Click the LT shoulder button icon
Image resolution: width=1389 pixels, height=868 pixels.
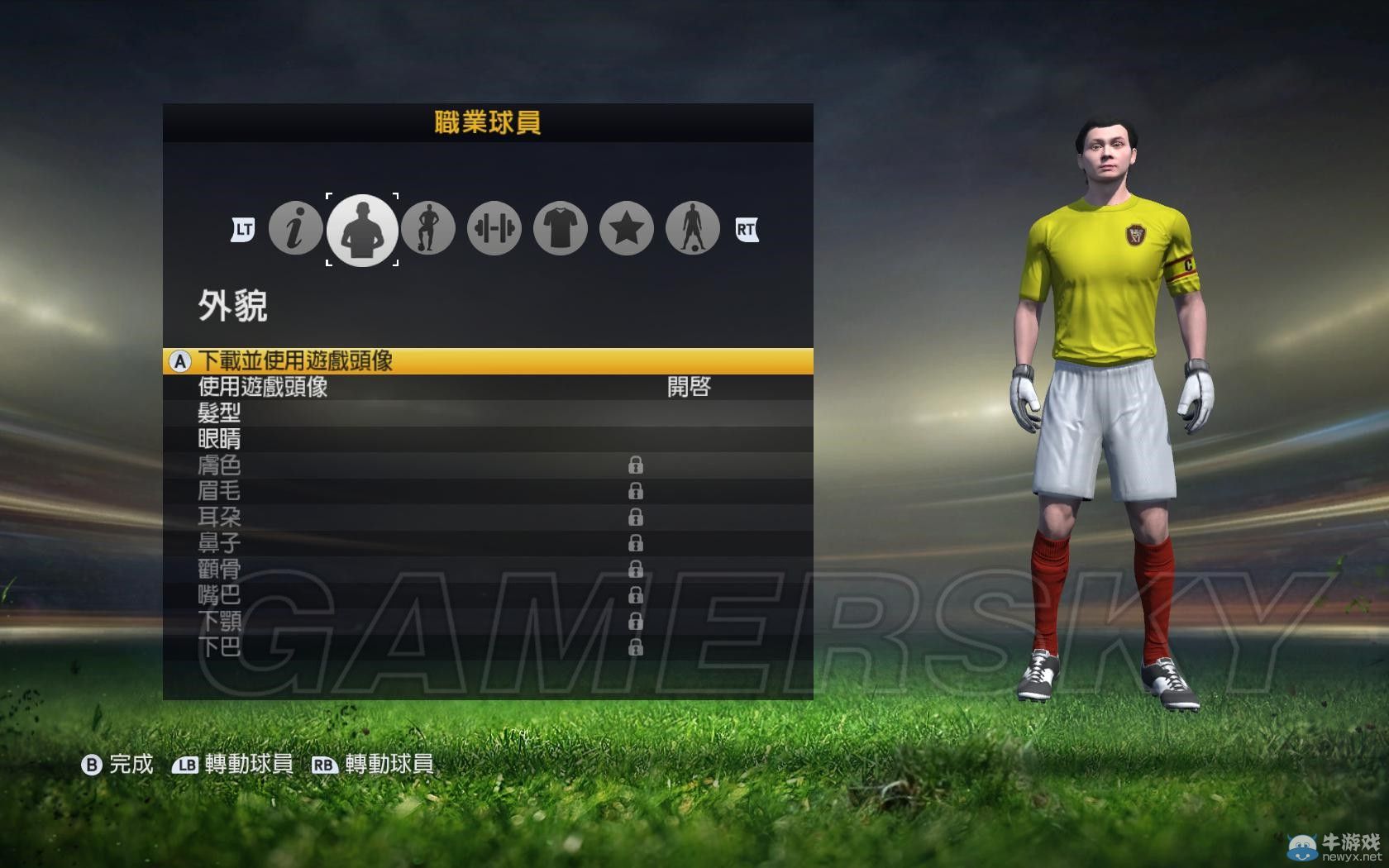pyautogui.click(x=242, y=229)
